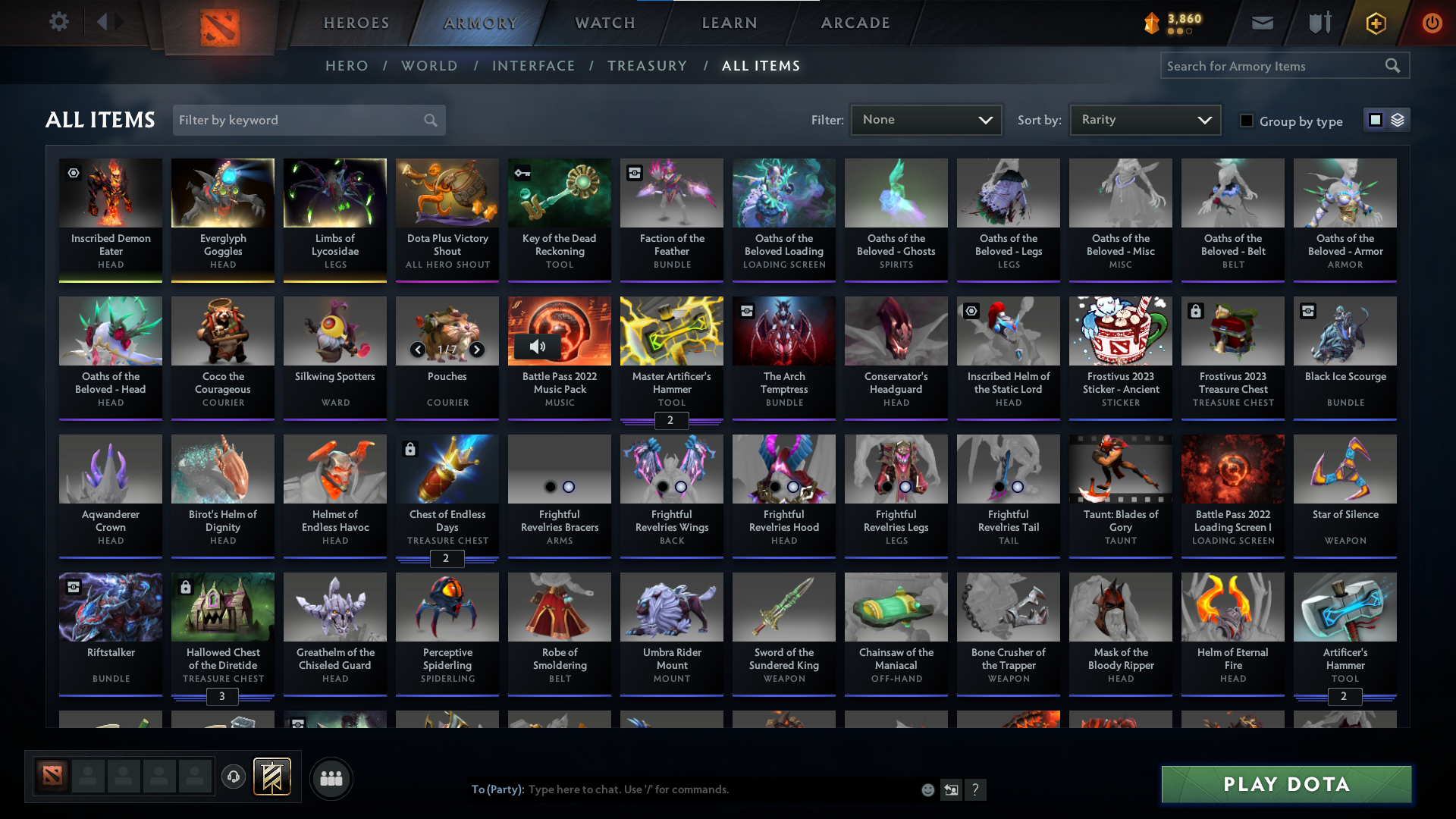Screen dimensions: 1456x819
Task: Open the ARCADE page
Action: 855,23
